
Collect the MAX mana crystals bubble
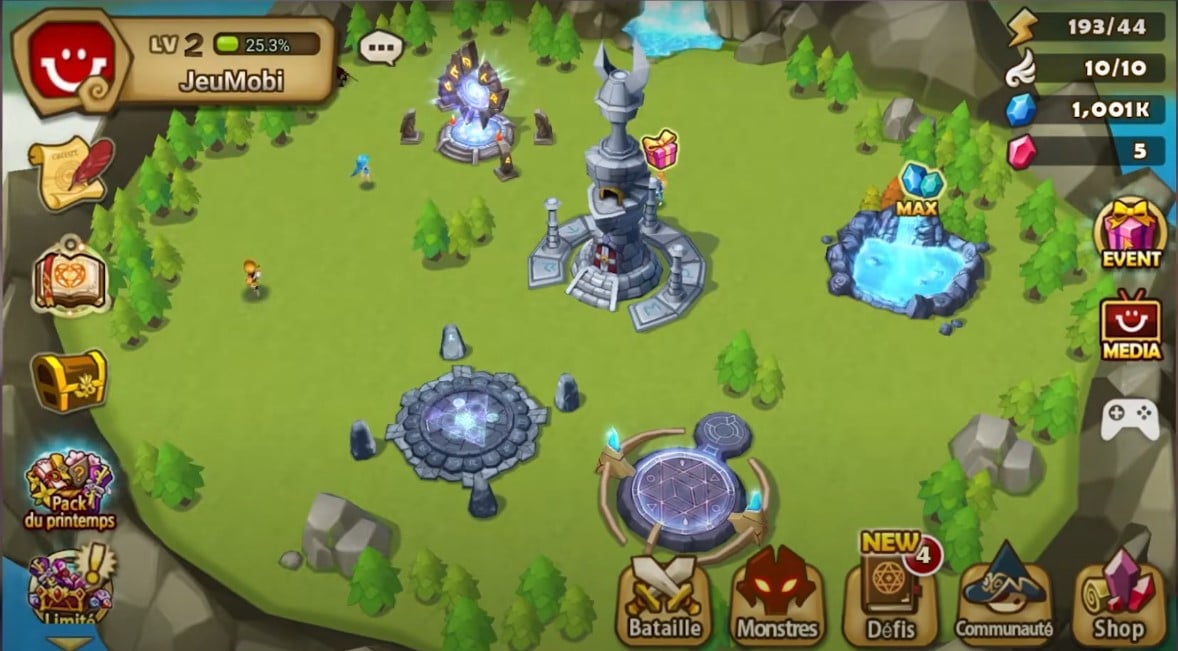point(918,187)
